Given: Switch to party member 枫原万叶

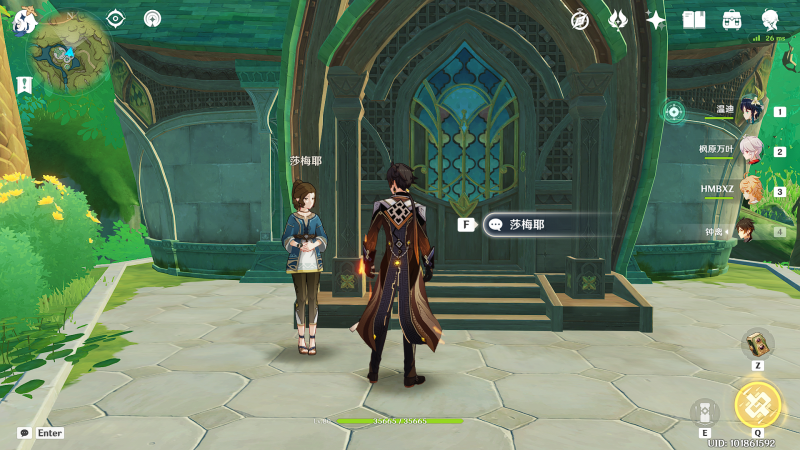Looking at the screenshot, I should coord(748,151).
